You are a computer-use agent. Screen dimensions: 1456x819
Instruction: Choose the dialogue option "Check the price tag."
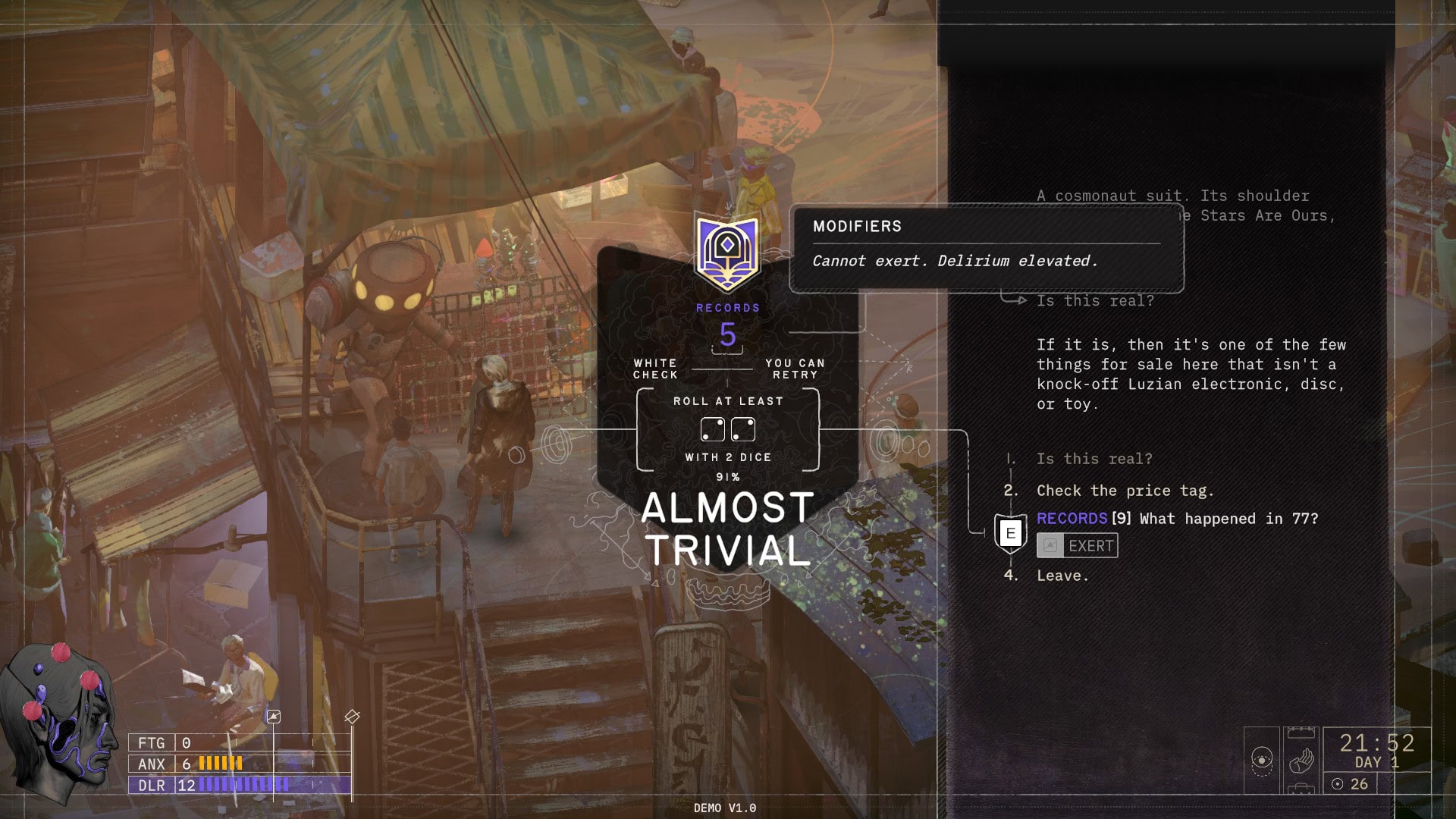(x=1125, y=491)
